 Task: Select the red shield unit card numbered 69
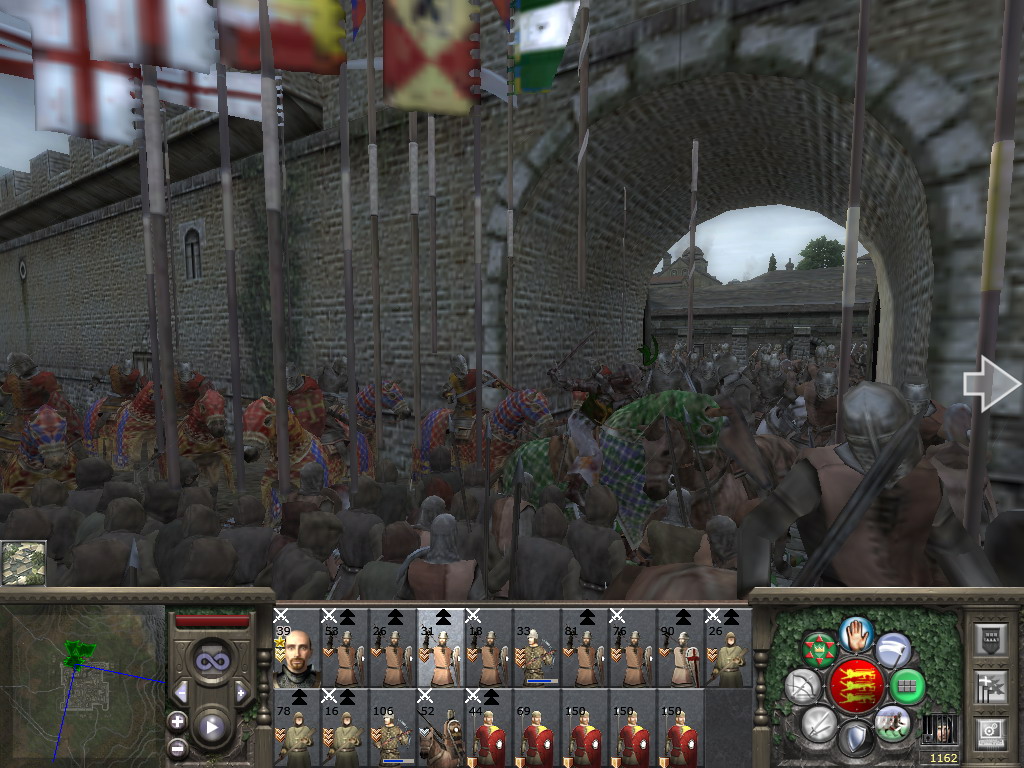coord(536,730)
